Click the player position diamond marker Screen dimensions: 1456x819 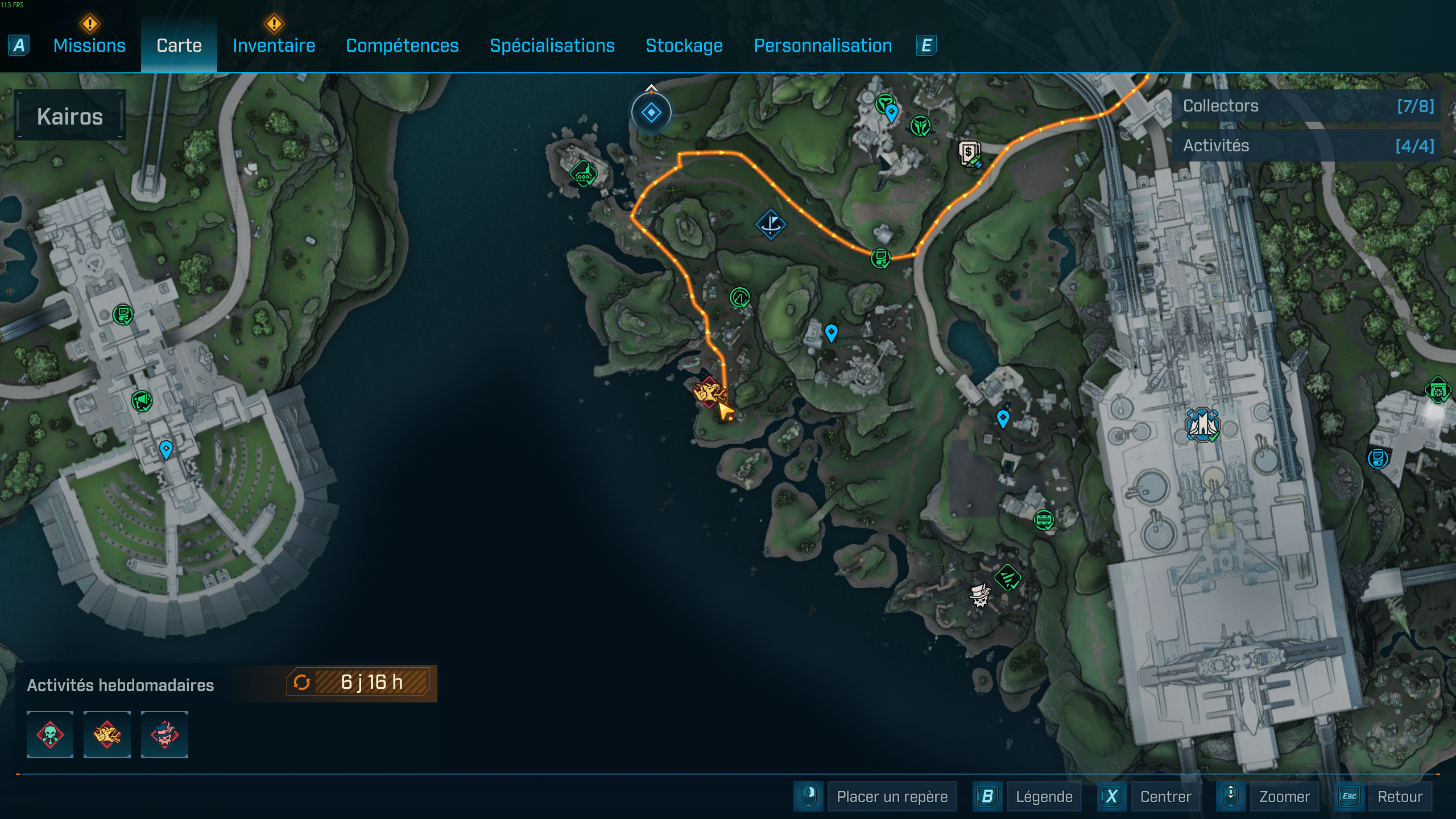[650, 111]
